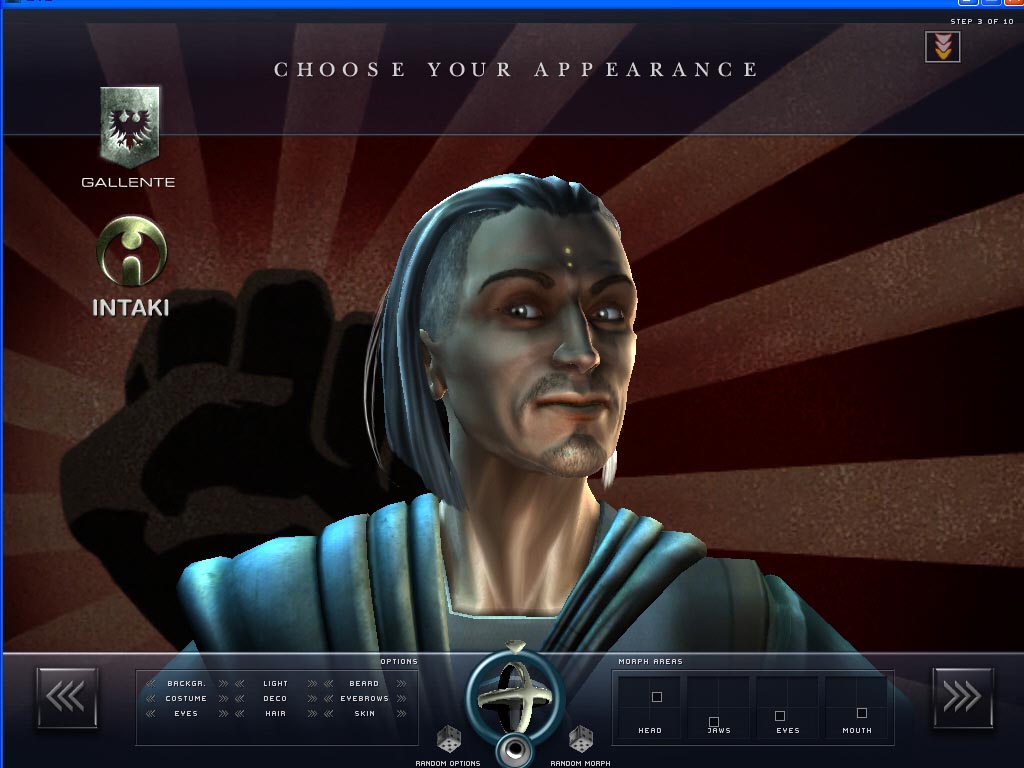Image resolution: width=1024 pixels, height=768 pixels.
Task: Select the Intaki bloodline emblem
Action: coord(131,252)
